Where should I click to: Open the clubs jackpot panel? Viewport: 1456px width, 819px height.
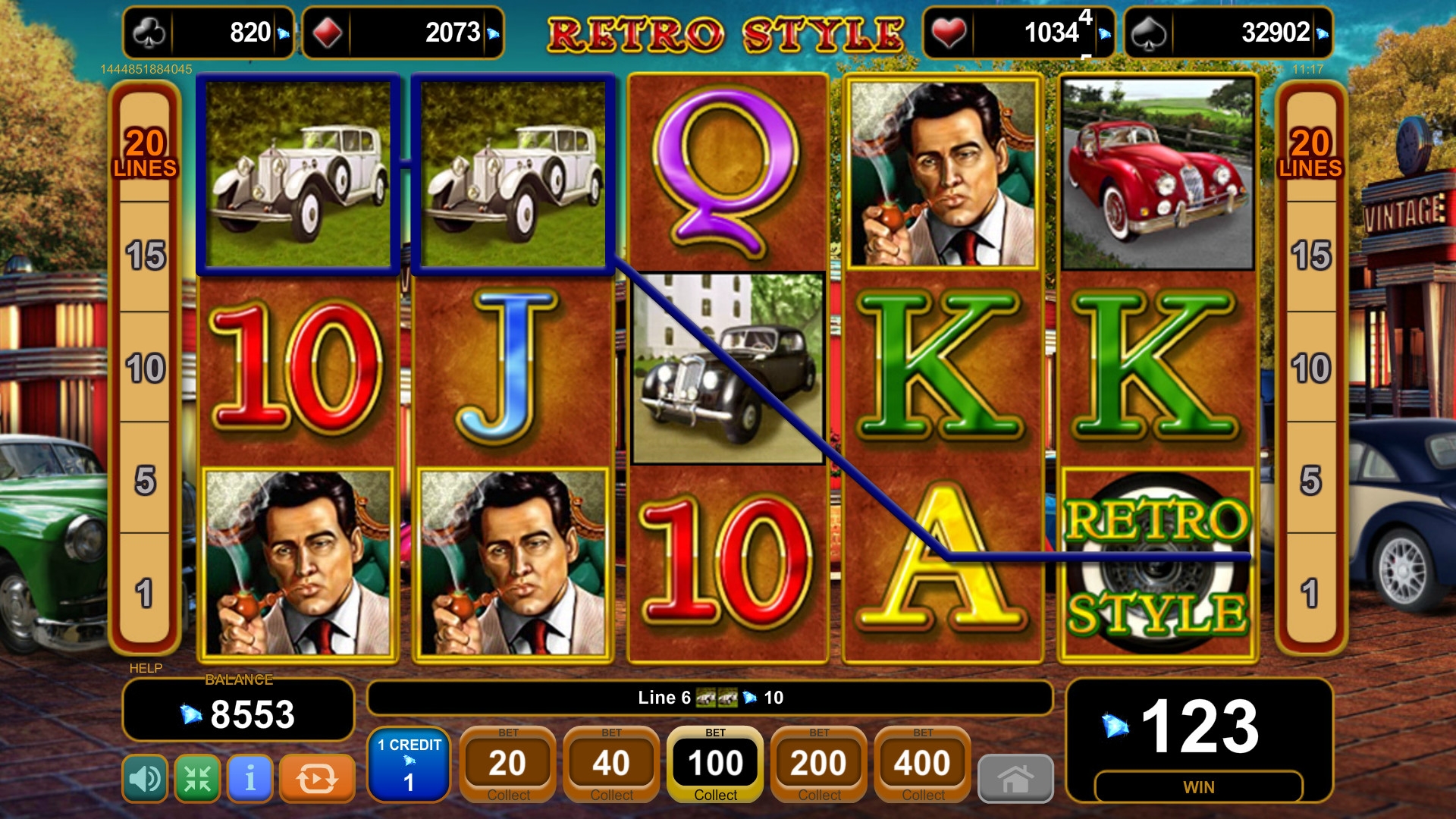coord(209,33)
